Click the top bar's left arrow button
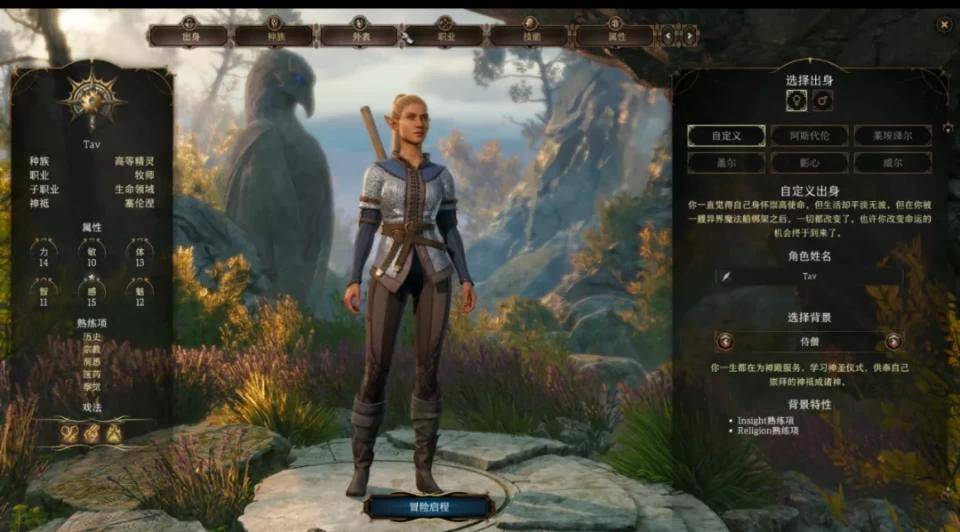This screenshot has width=960, height=532. 669,36
